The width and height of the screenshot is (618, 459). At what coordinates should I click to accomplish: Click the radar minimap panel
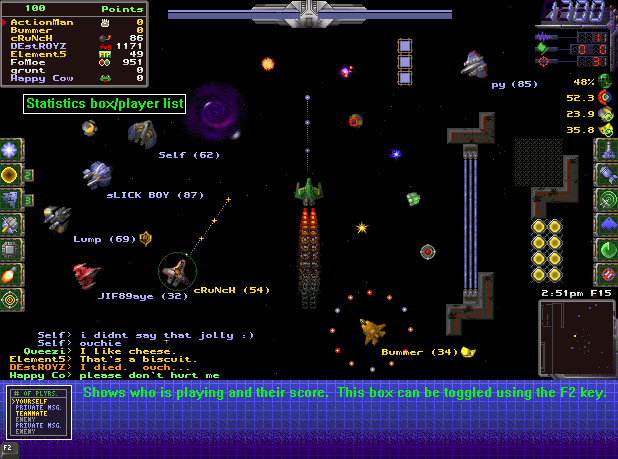tap(577, 338)
